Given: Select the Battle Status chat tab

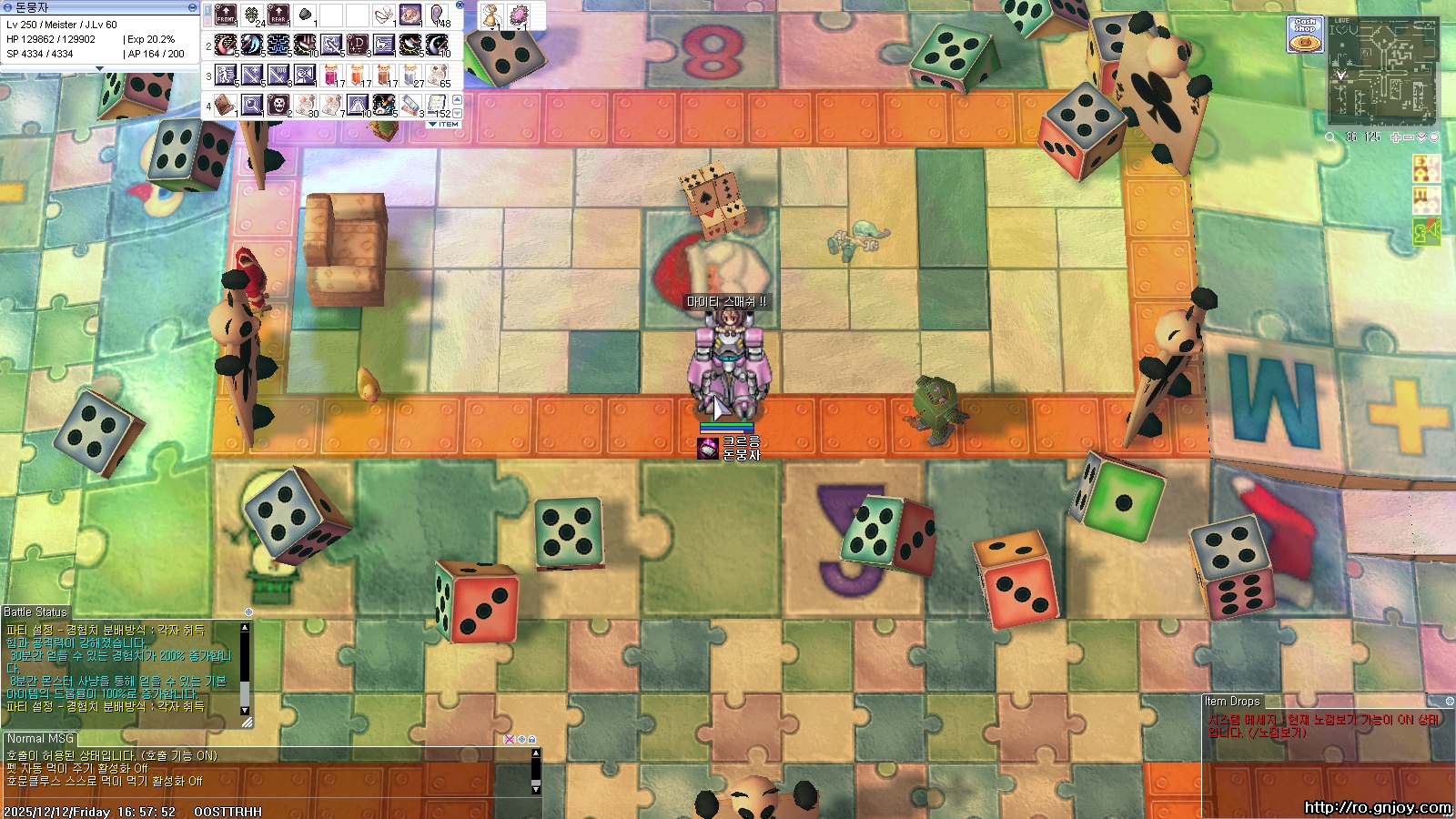Looking at the screenshot, I should [35, 612].
